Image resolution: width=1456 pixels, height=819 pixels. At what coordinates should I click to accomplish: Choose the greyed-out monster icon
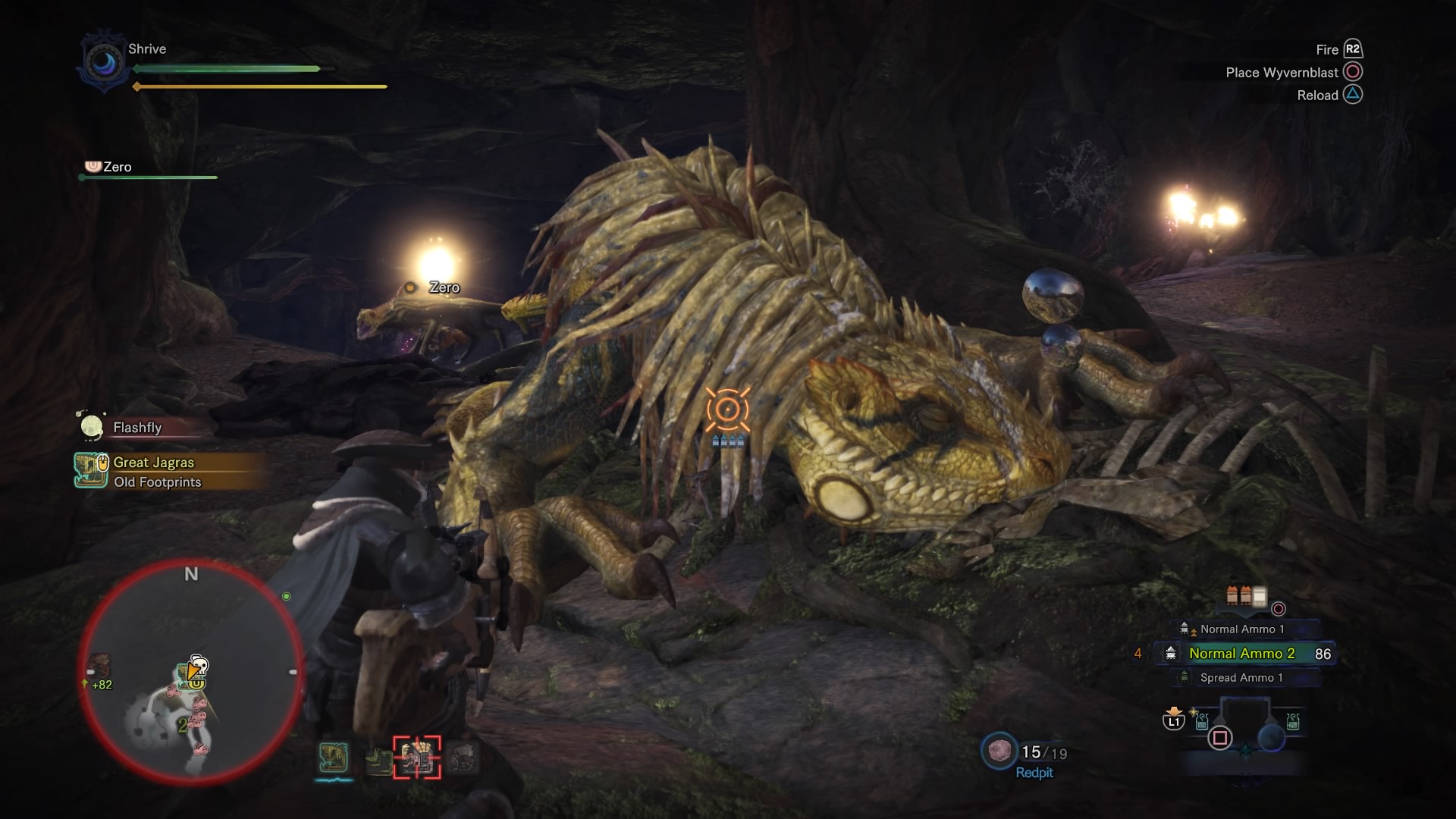pos(462,758)
